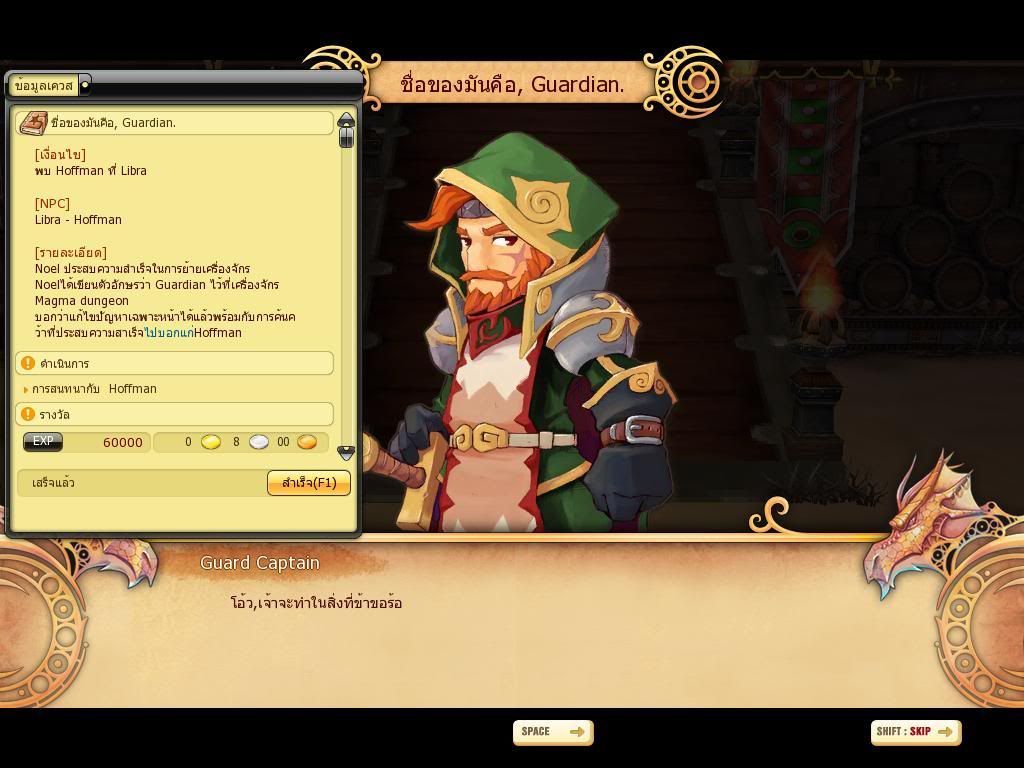Image resolution: width=1024 pixels, height=768 pixels.
Task: Advance dialogue with the SPACE arrow button
Action: pyautogui.click(x=553, y=732)
